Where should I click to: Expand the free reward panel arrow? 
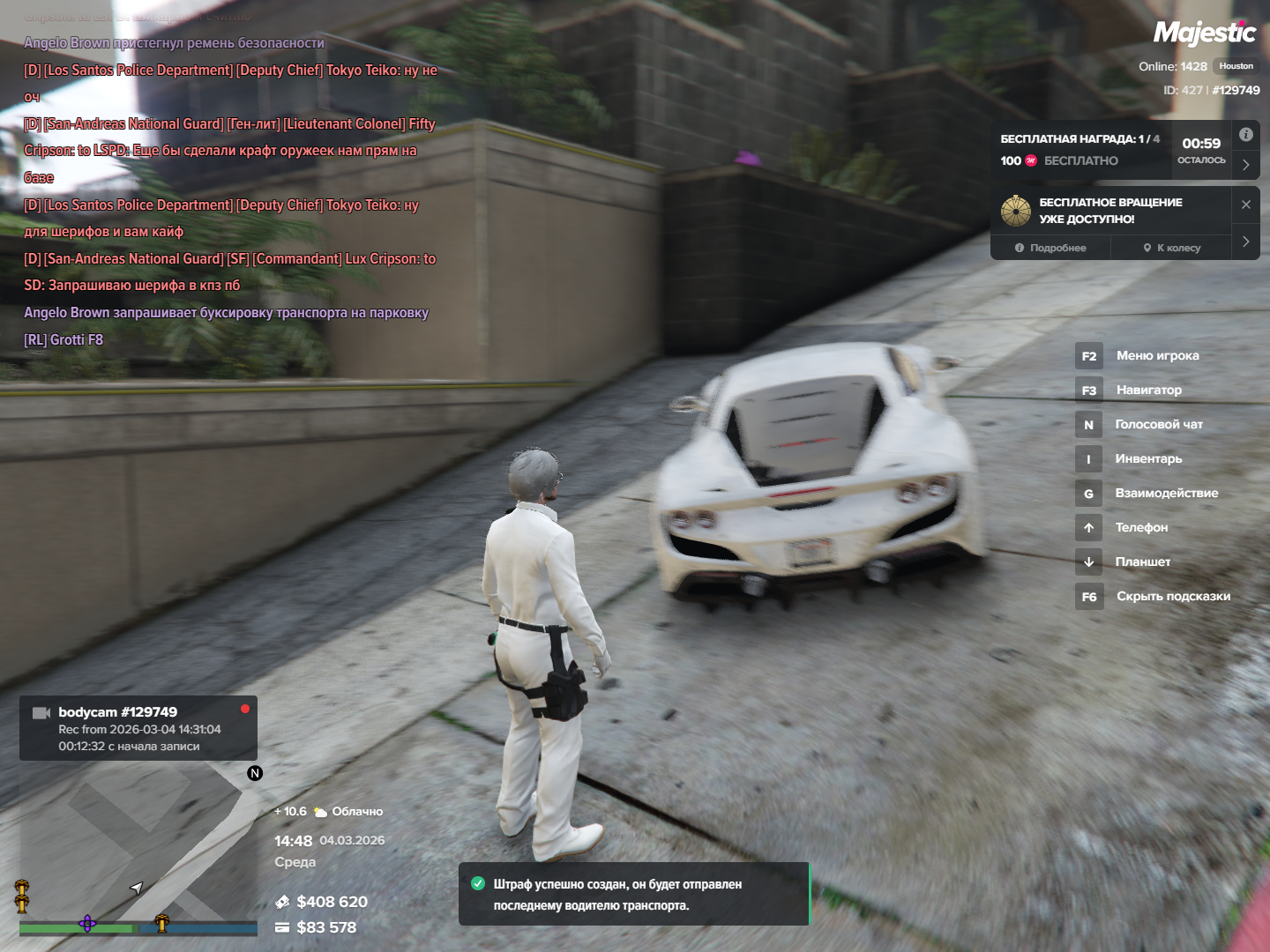pos(1245,165)
